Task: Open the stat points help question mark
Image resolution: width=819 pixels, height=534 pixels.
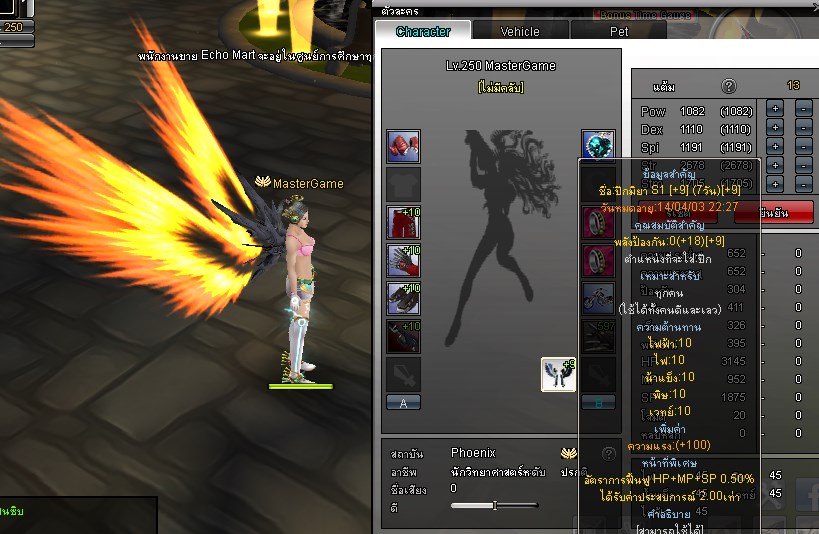Action: click(x=729, y=86)
